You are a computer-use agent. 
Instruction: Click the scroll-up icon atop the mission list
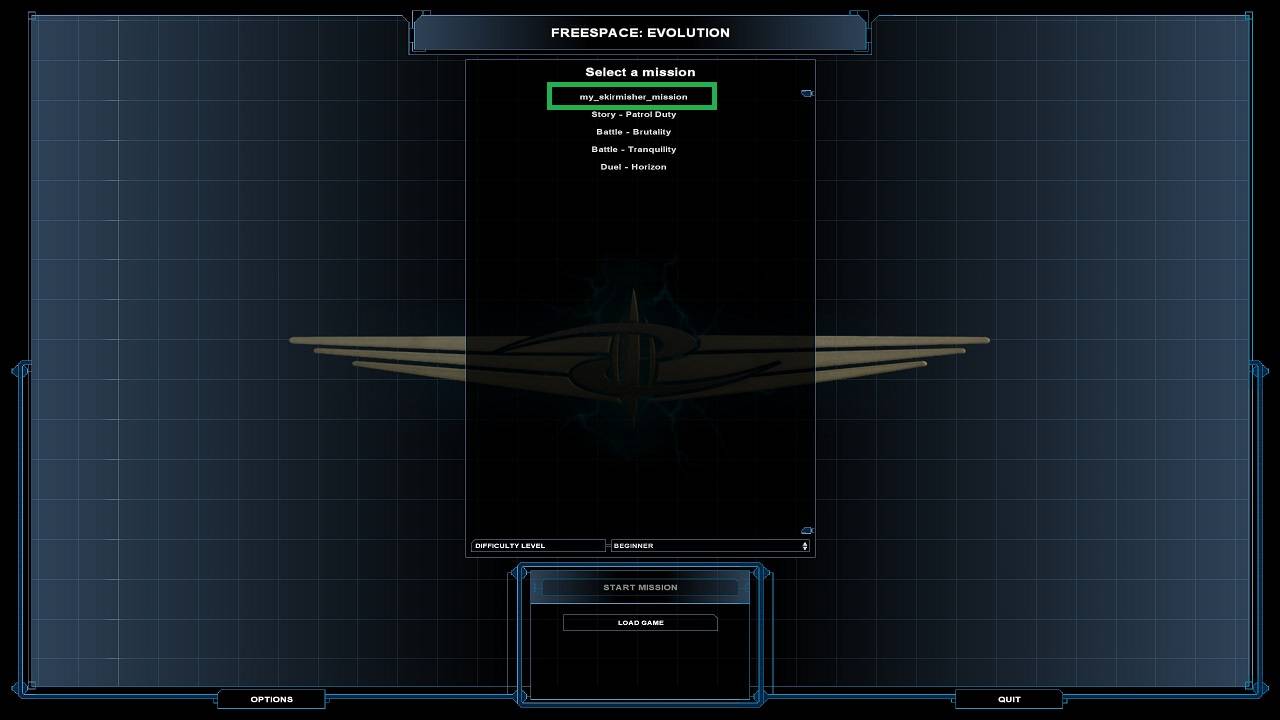click(807, 92)
